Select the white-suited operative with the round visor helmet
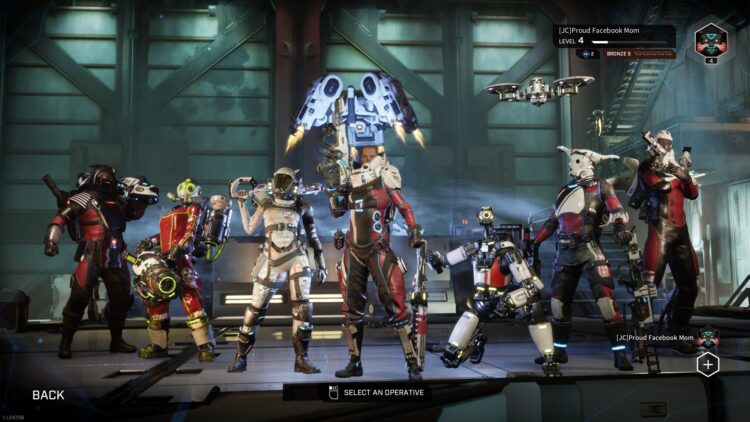The height and width of the screenshot is (422, 750). [x=277, y=265]
